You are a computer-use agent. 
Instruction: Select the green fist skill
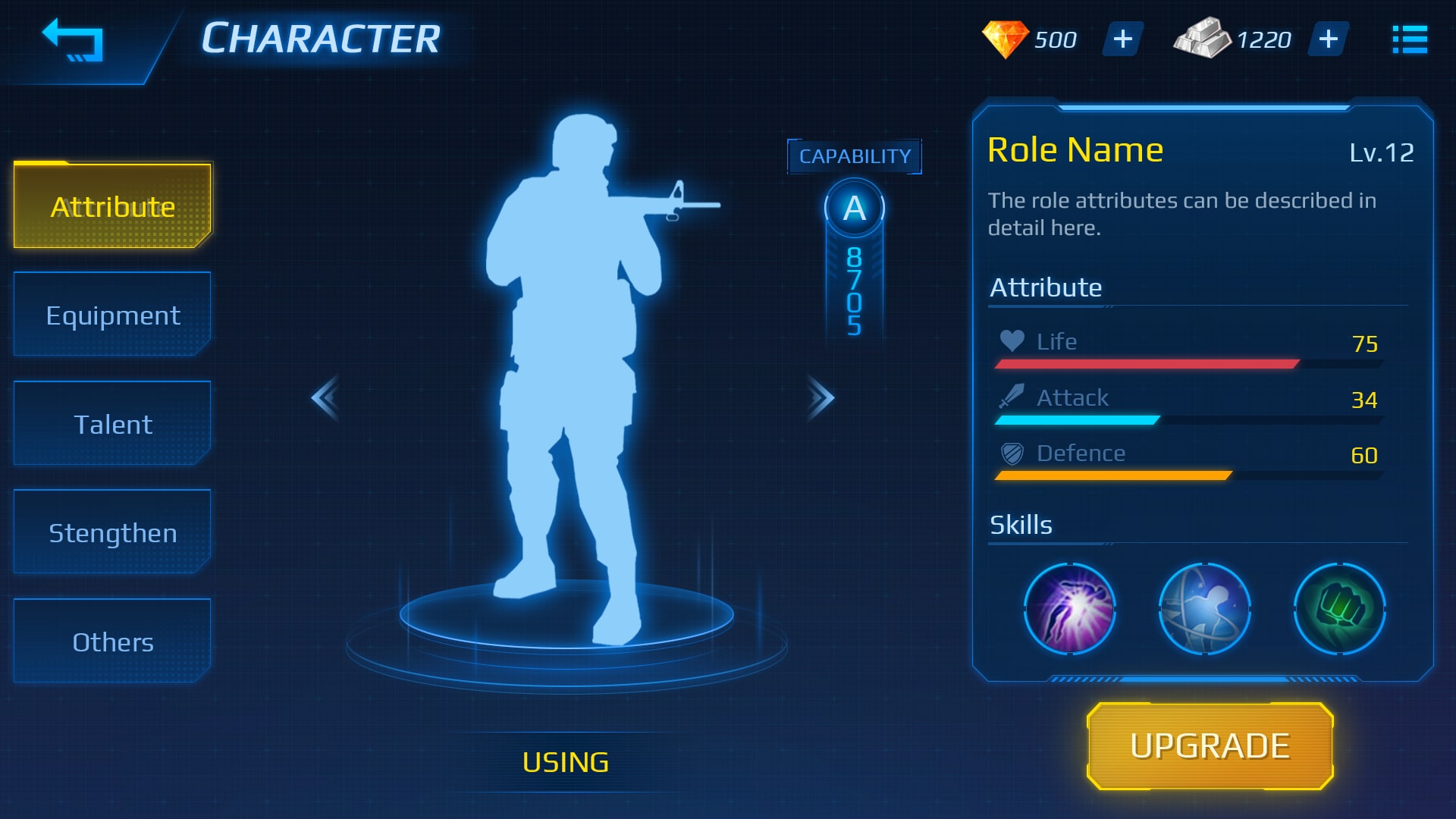coord(1339,608)
